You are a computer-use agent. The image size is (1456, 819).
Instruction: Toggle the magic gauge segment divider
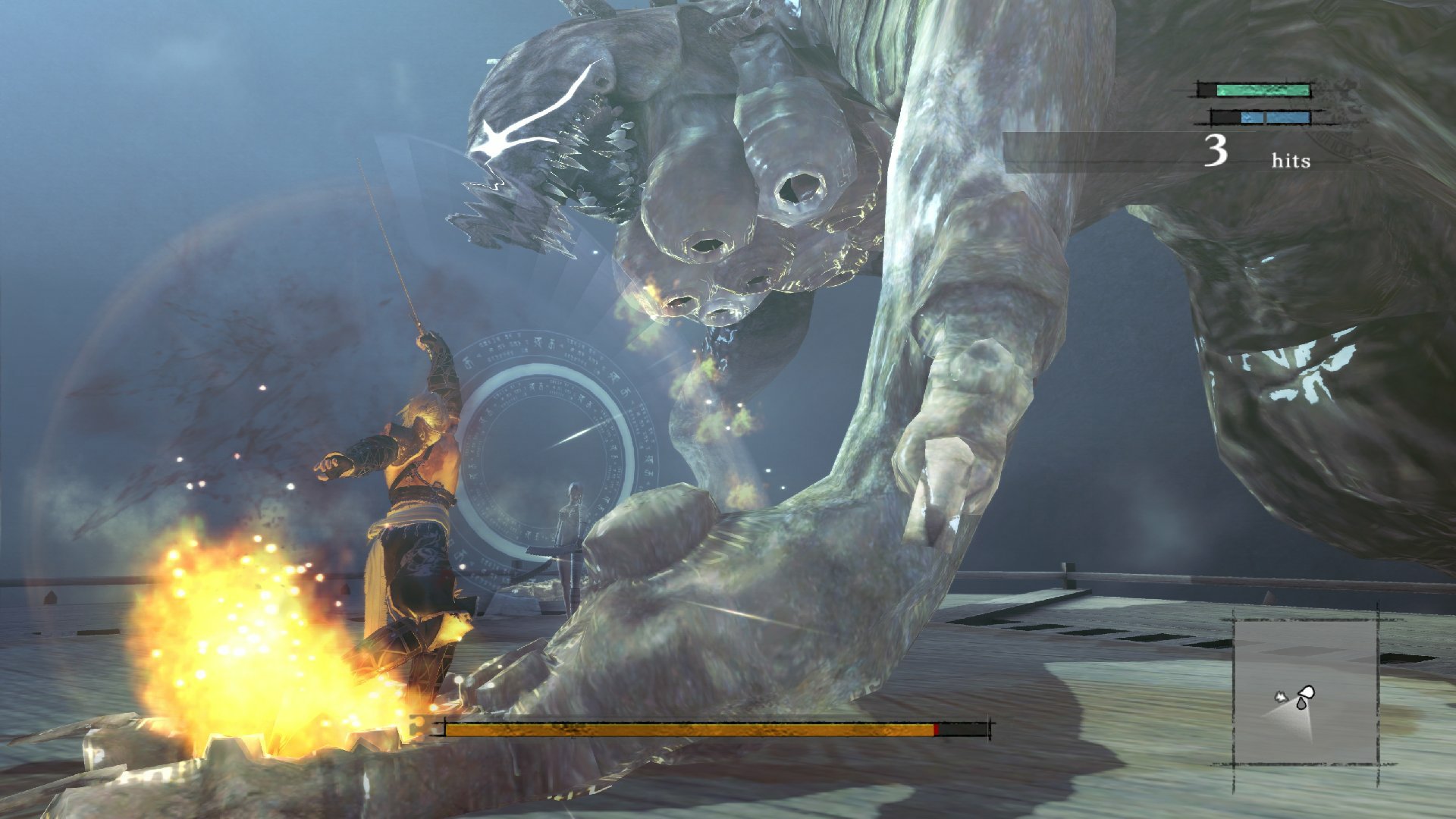click(x=1265, y=119)
